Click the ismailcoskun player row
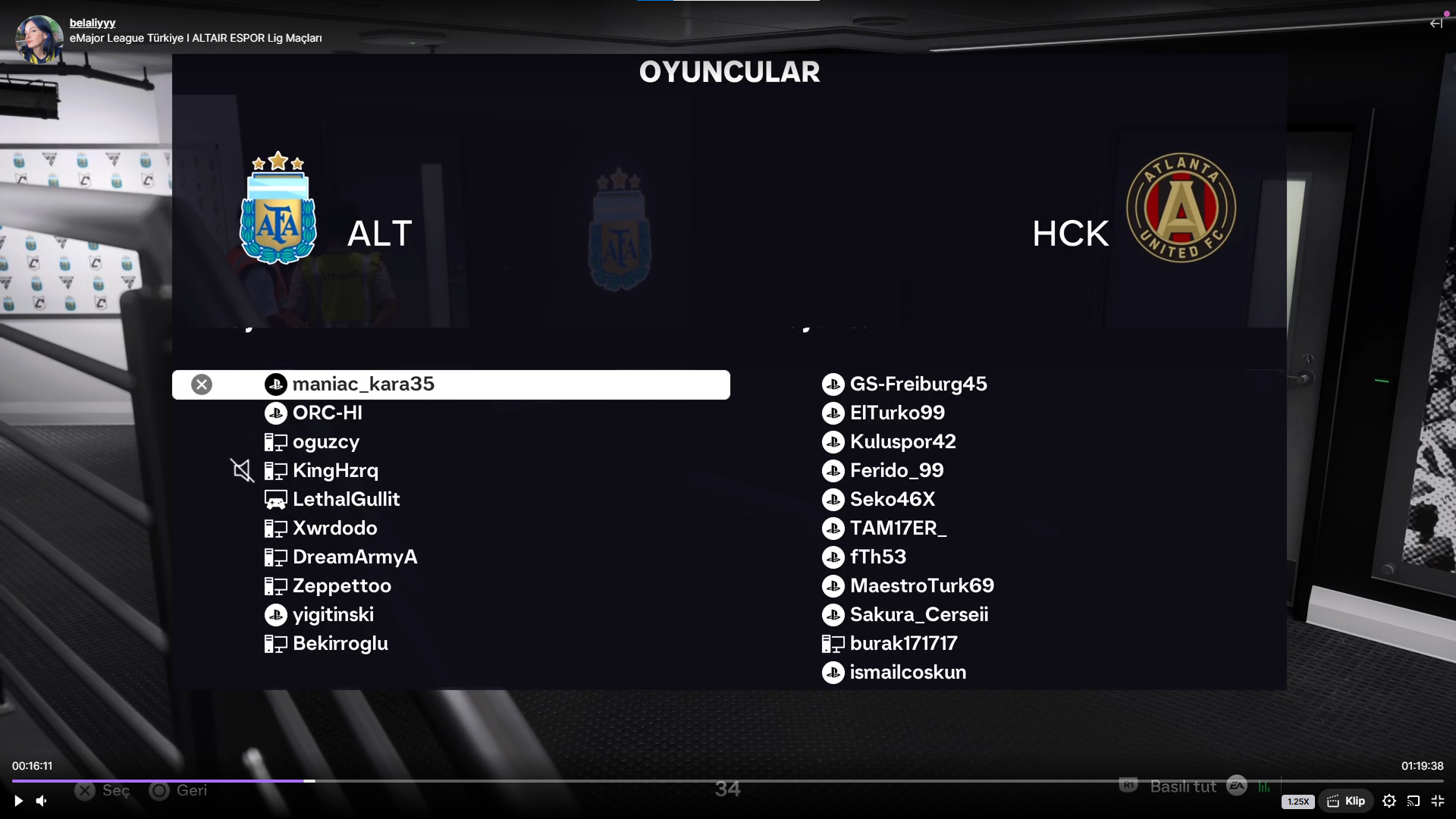 (x=908, y=673)
